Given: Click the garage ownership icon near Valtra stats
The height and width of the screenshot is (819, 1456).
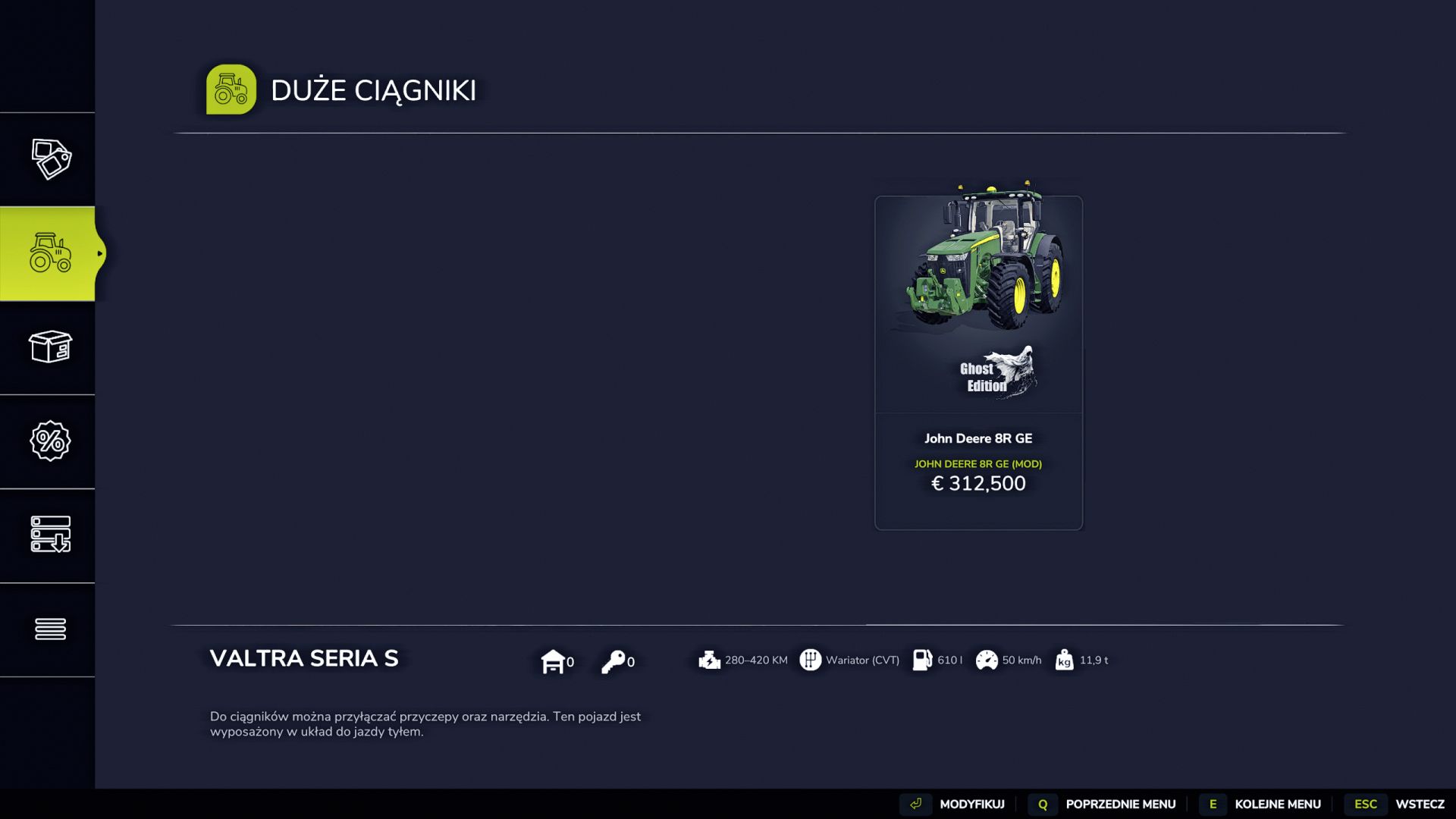Looking at the screenshot, I should [x=554, y=661].
